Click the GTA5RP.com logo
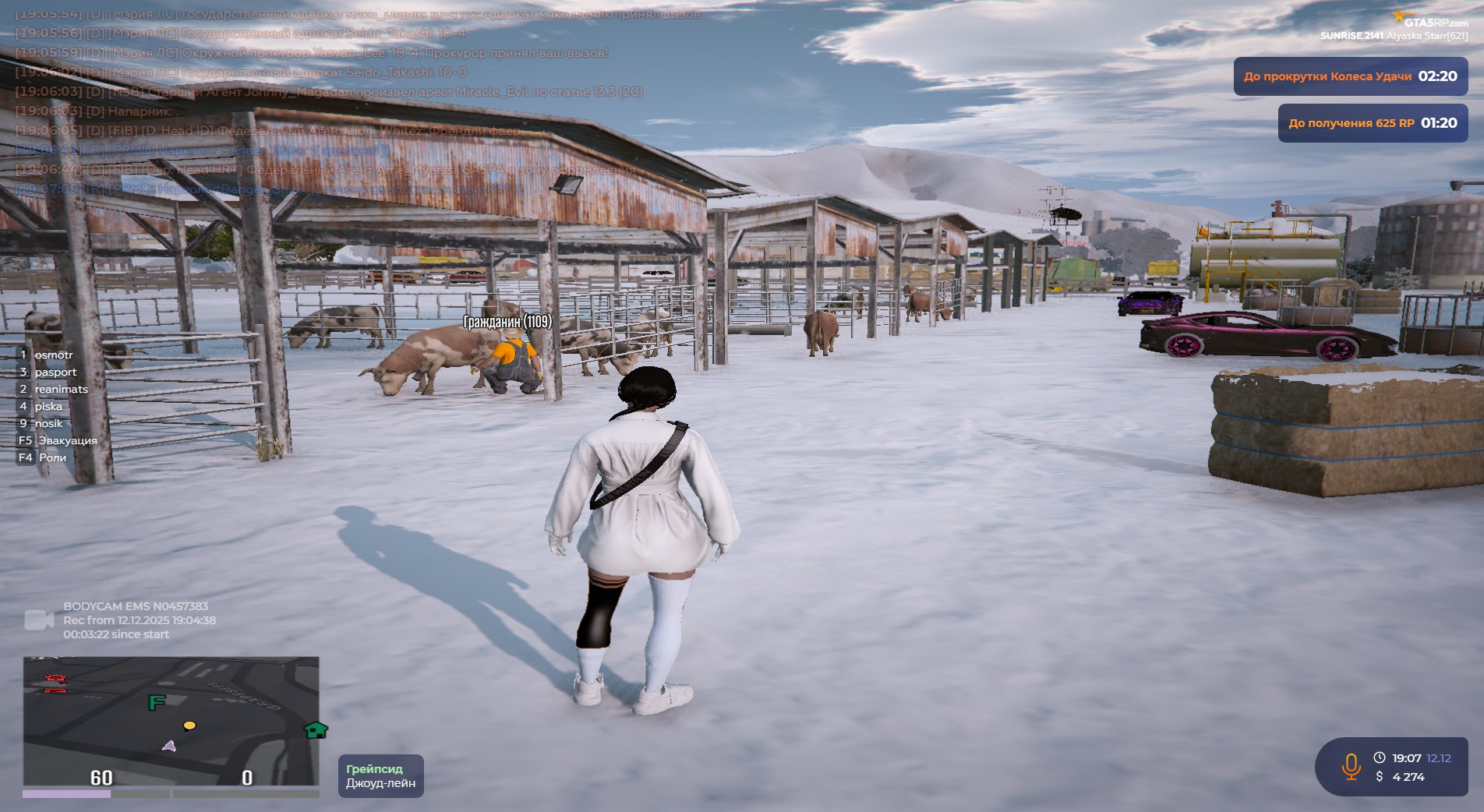The height and width of the screenshot is (812, 1484). click(x=1434, y=22)
